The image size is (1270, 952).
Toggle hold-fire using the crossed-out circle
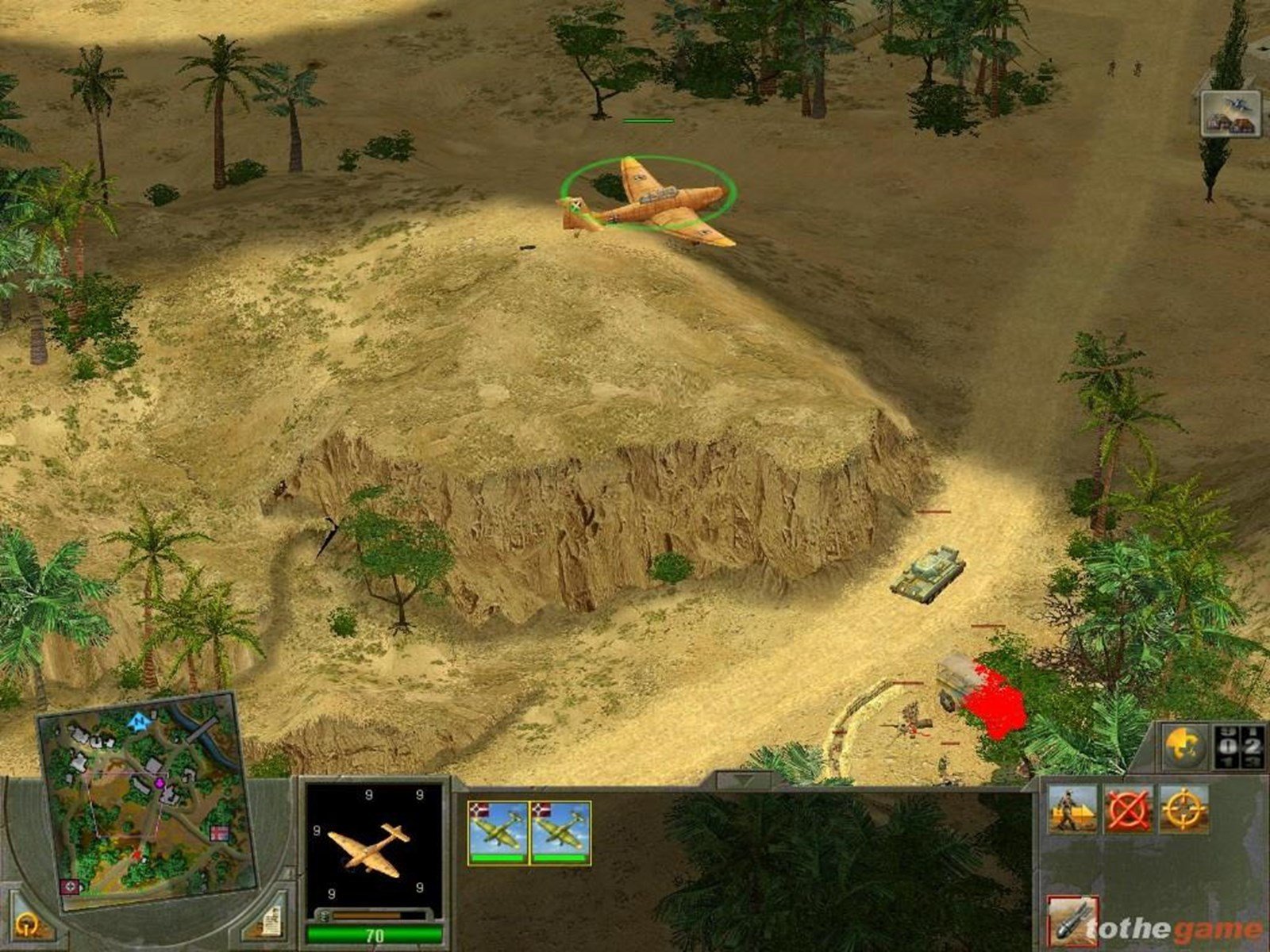1128,808
